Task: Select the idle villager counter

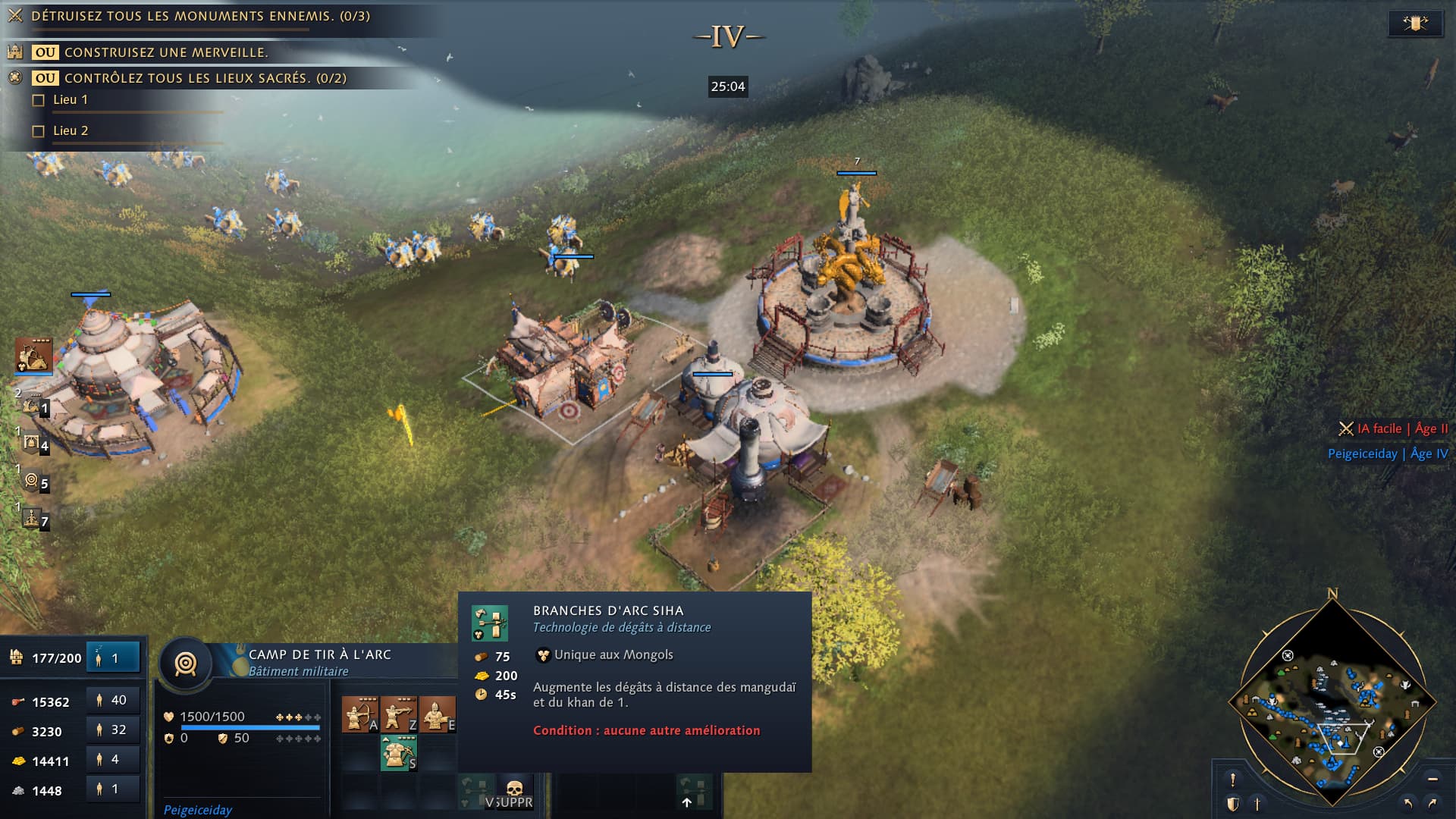Action: (x=114, y=657)
